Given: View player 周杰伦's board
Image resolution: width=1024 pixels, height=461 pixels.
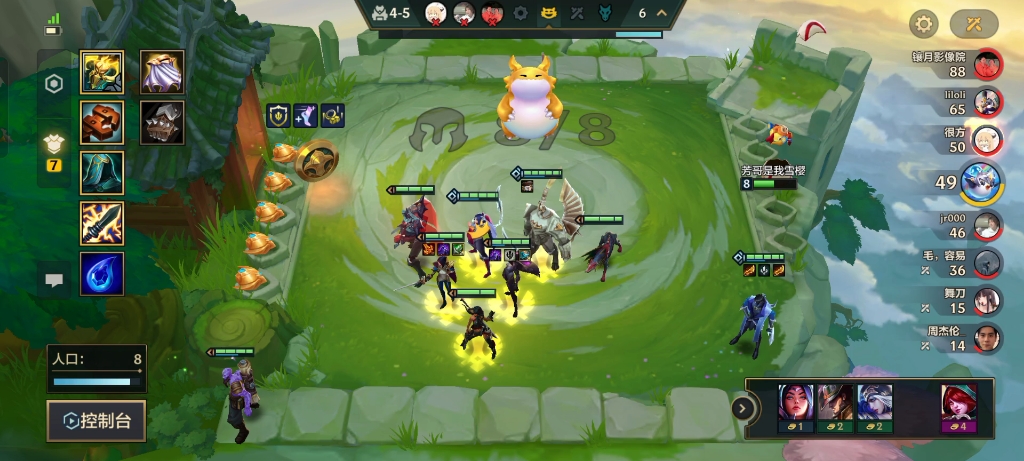Looking at the screenshot, I should (x=987, y=338).
